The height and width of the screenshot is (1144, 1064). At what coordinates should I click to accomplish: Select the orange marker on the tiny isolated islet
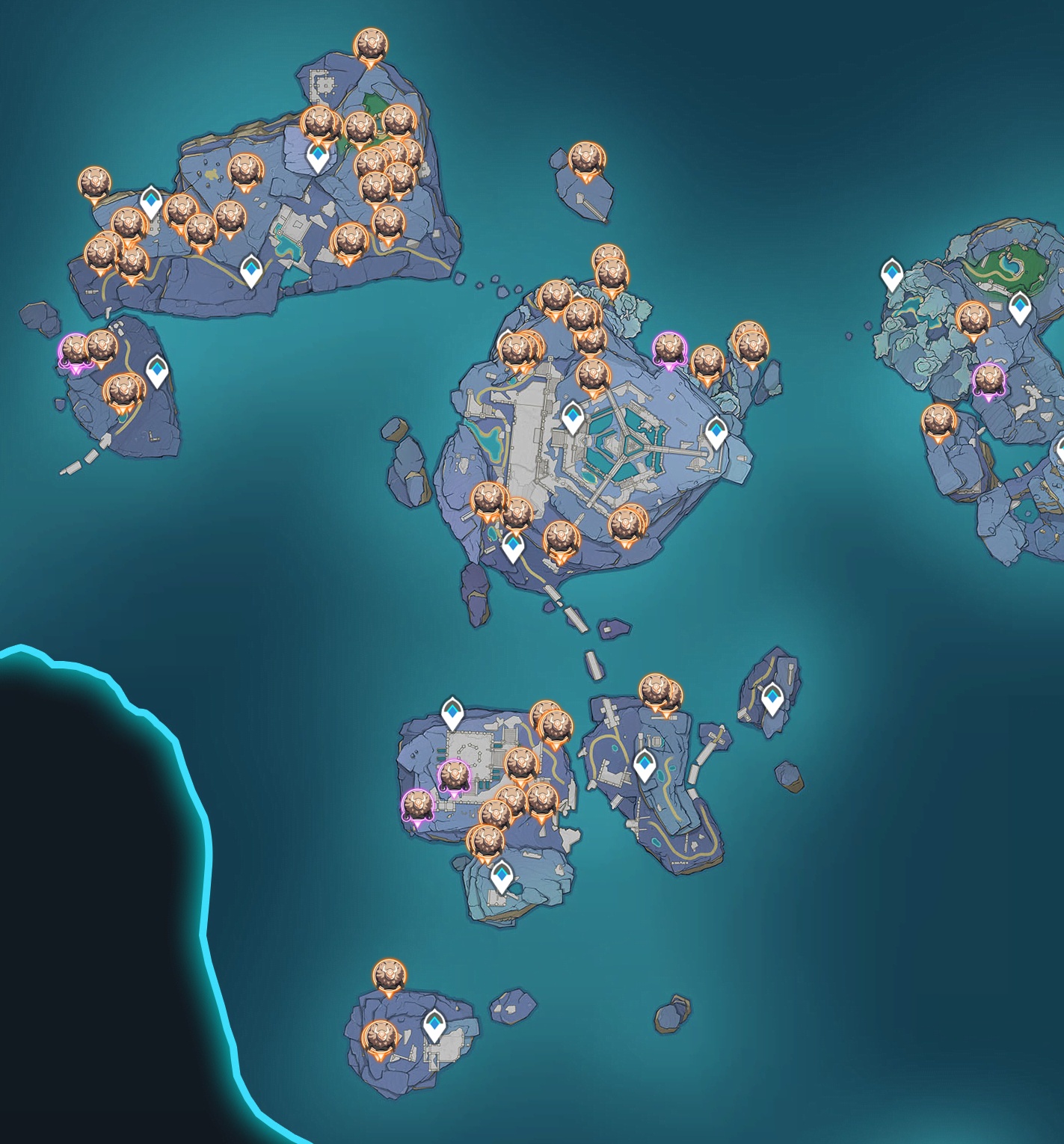pos(587,161)
